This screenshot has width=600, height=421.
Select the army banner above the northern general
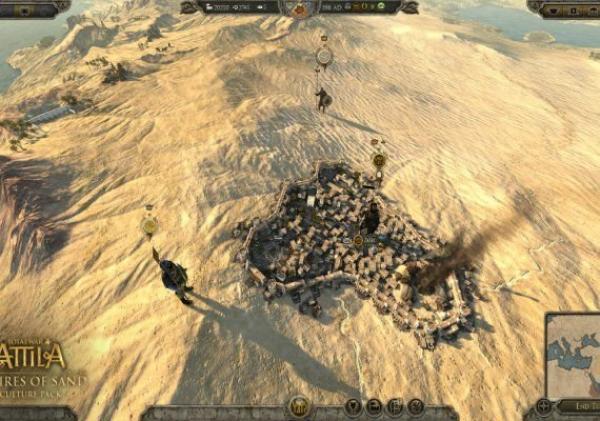pos(323,56)
